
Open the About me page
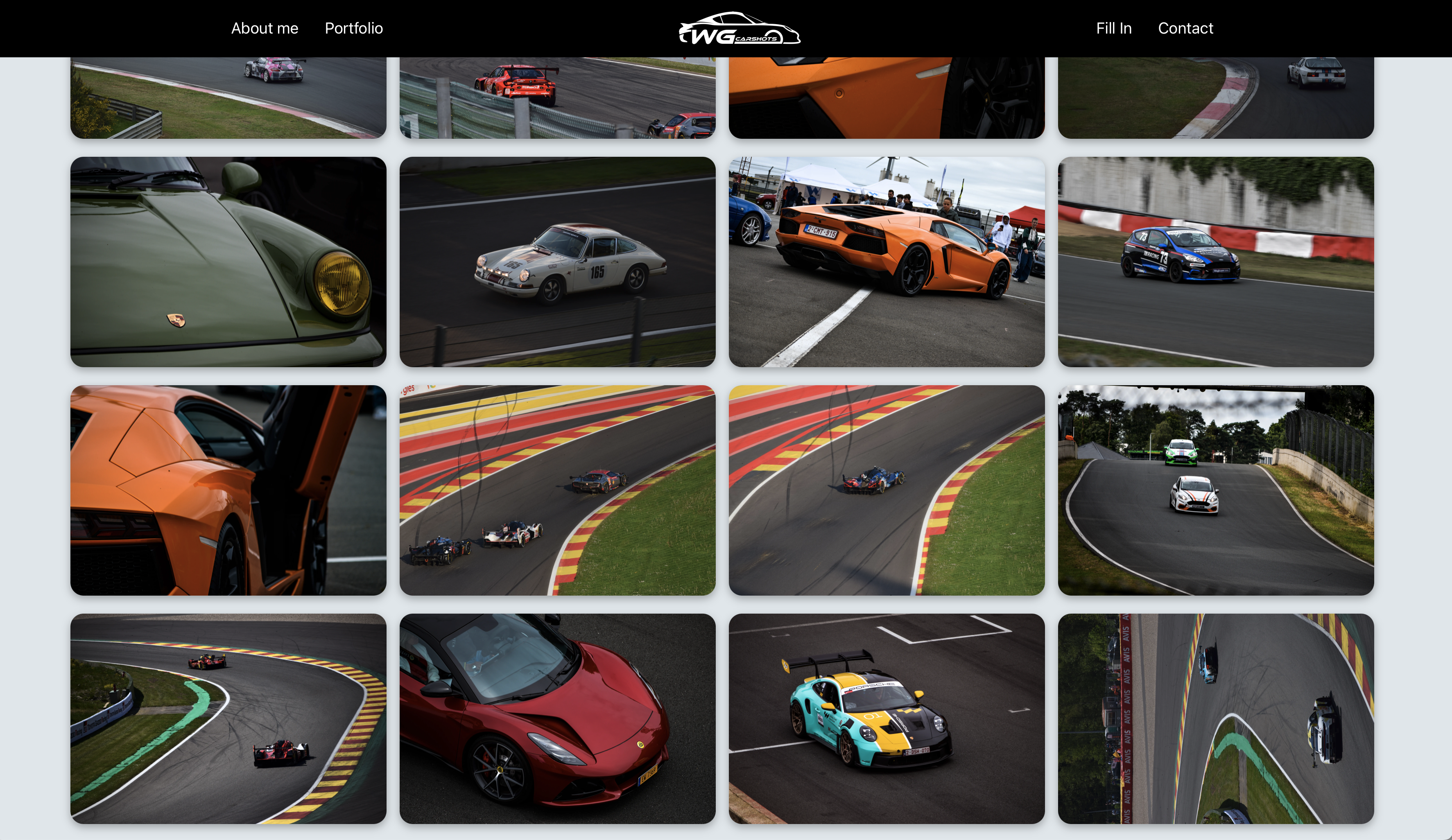coord(265,28)
